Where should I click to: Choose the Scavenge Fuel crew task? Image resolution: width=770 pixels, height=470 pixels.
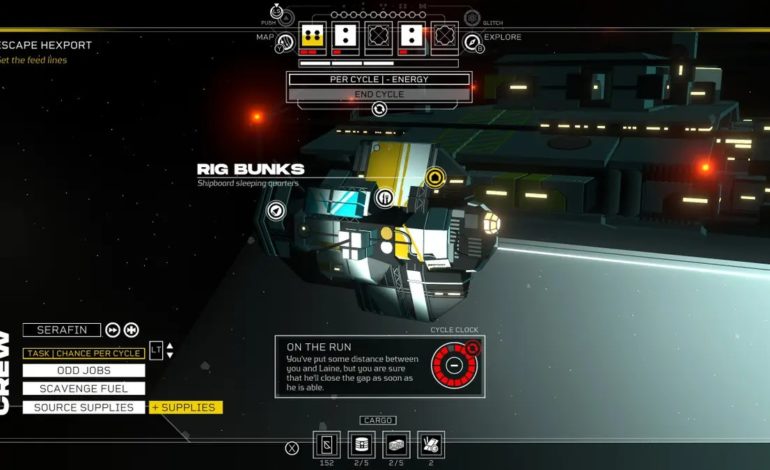[84, 389]
